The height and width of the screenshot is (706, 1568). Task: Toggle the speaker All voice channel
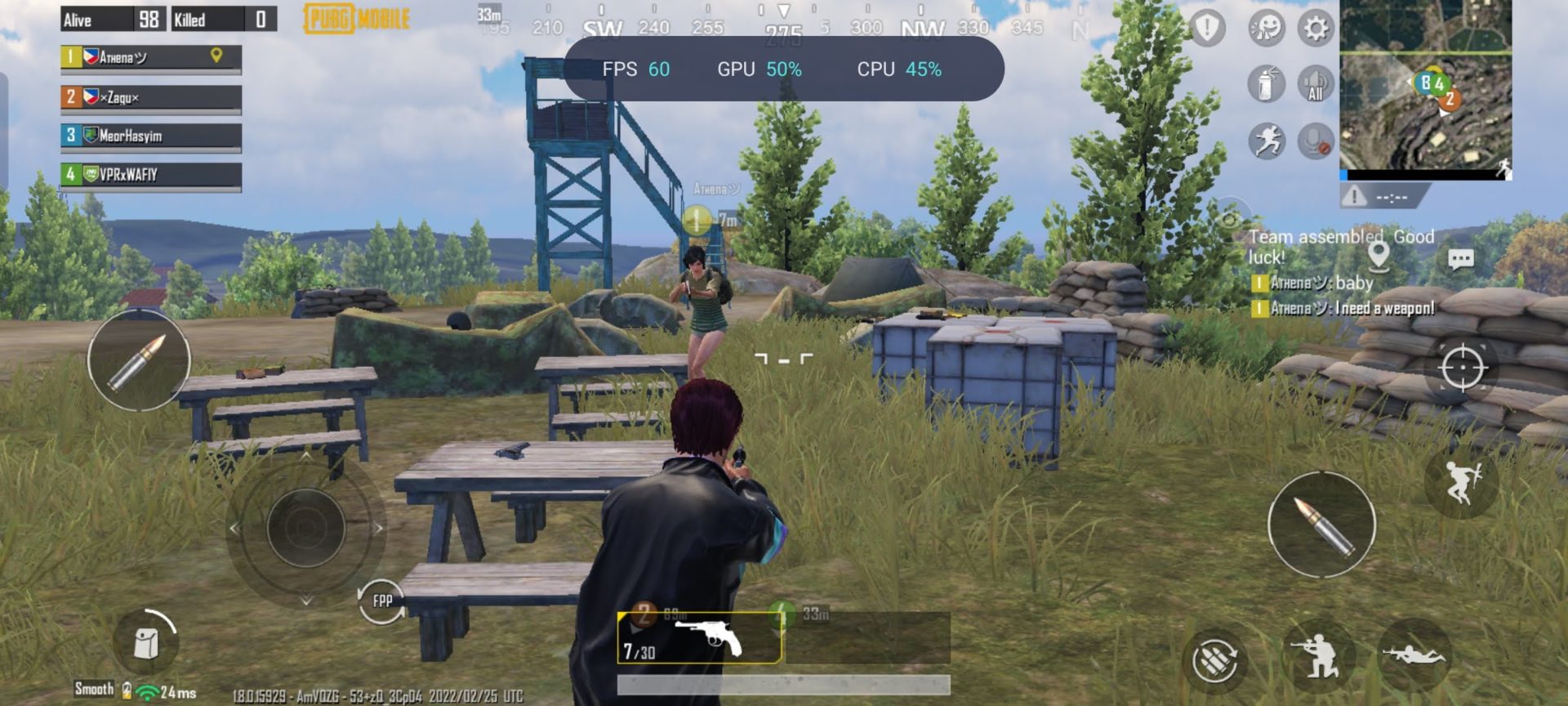point(1315,84)
